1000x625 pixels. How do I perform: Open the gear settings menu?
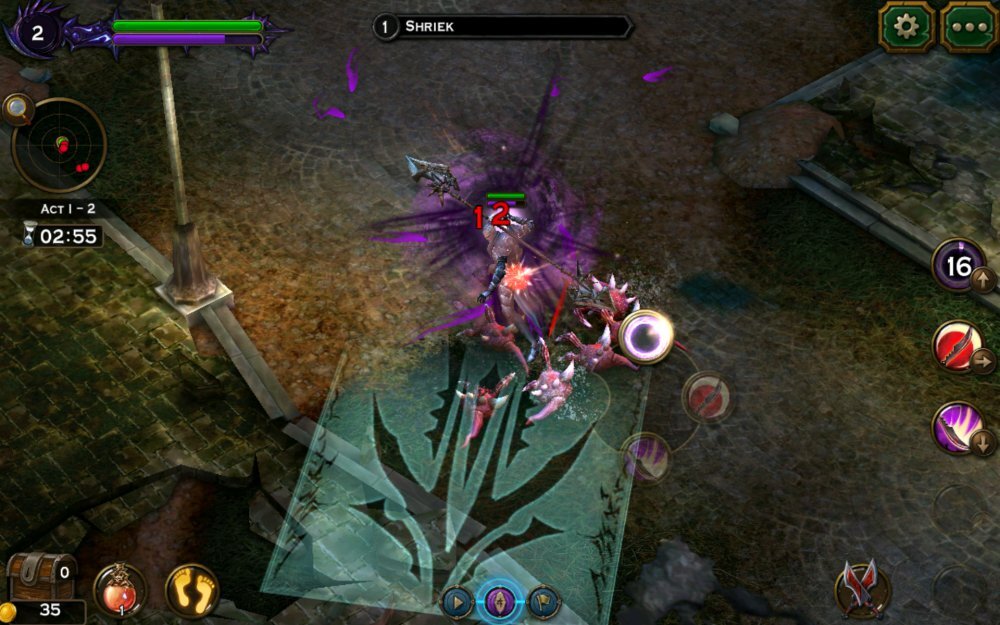[906, 26]
